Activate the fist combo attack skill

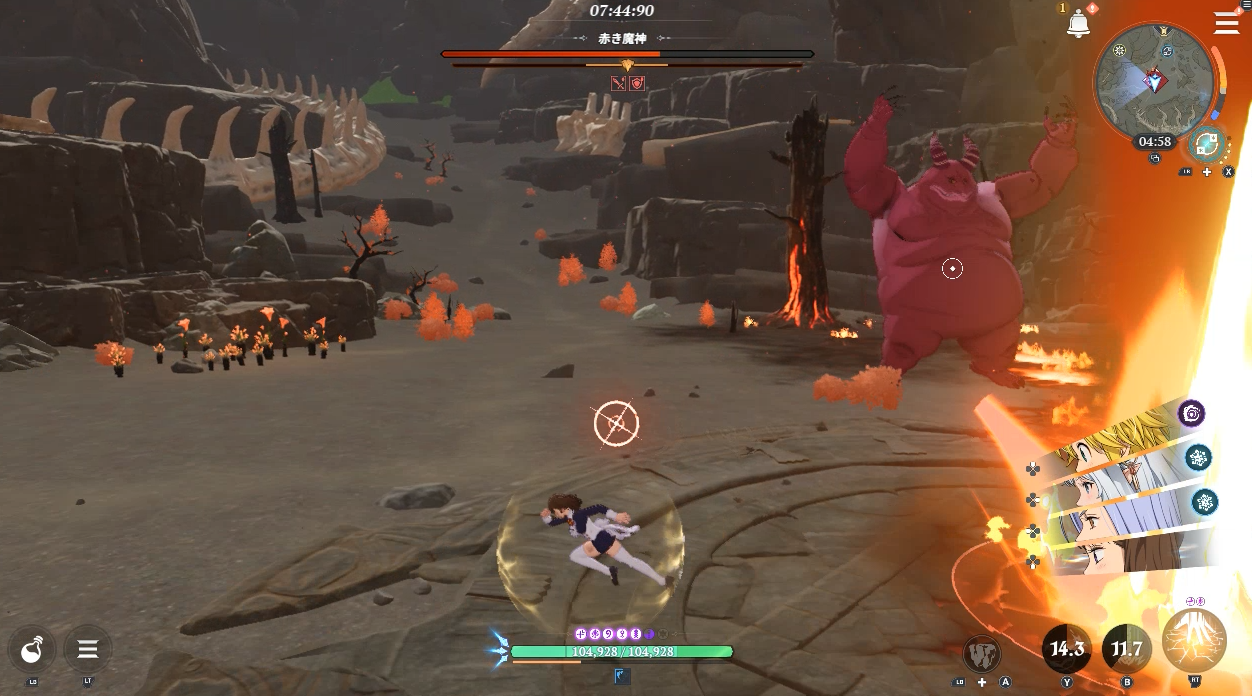pyautogui.click(x=982, y=653)
